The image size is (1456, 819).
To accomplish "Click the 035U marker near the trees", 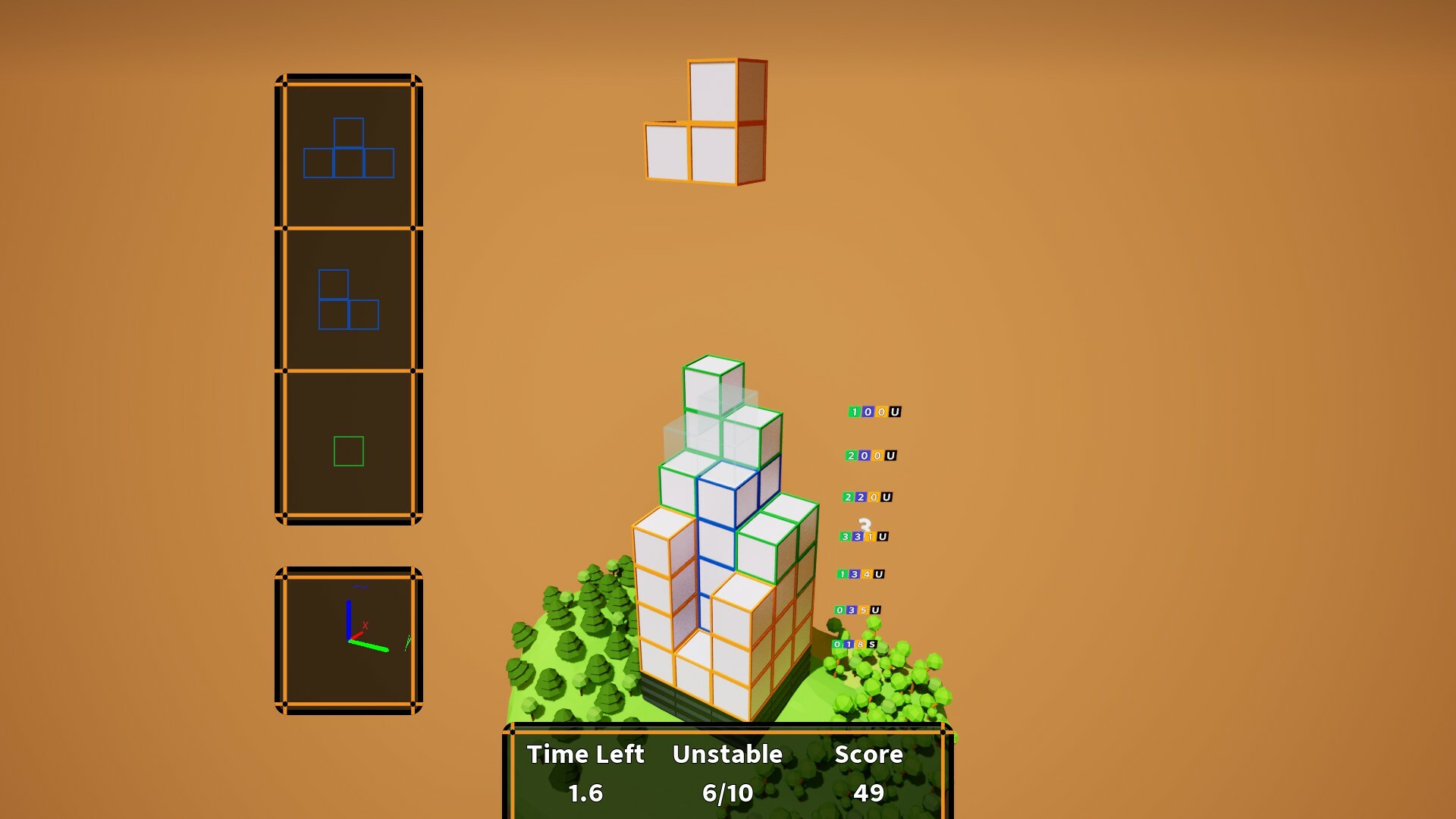I will 857,610.
